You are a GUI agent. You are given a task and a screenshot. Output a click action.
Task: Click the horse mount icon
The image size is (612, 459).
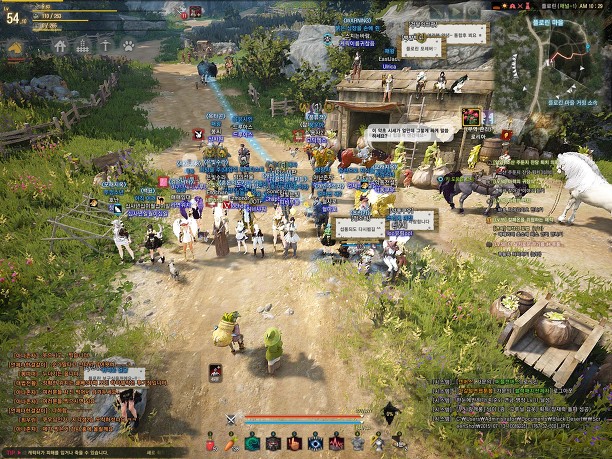tap(17, 46)
